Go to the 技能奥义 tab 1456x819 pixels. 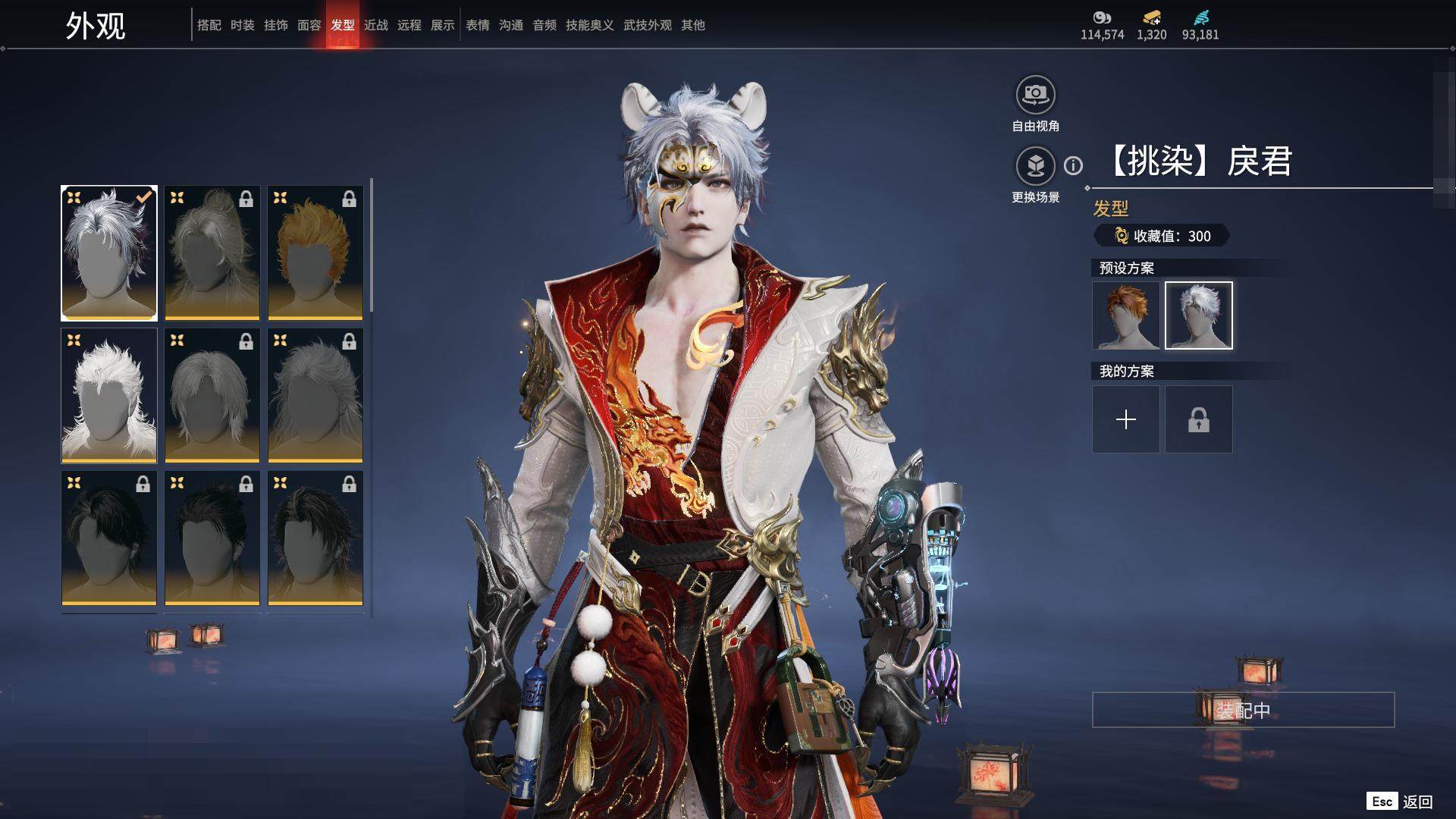pos(589,25)
